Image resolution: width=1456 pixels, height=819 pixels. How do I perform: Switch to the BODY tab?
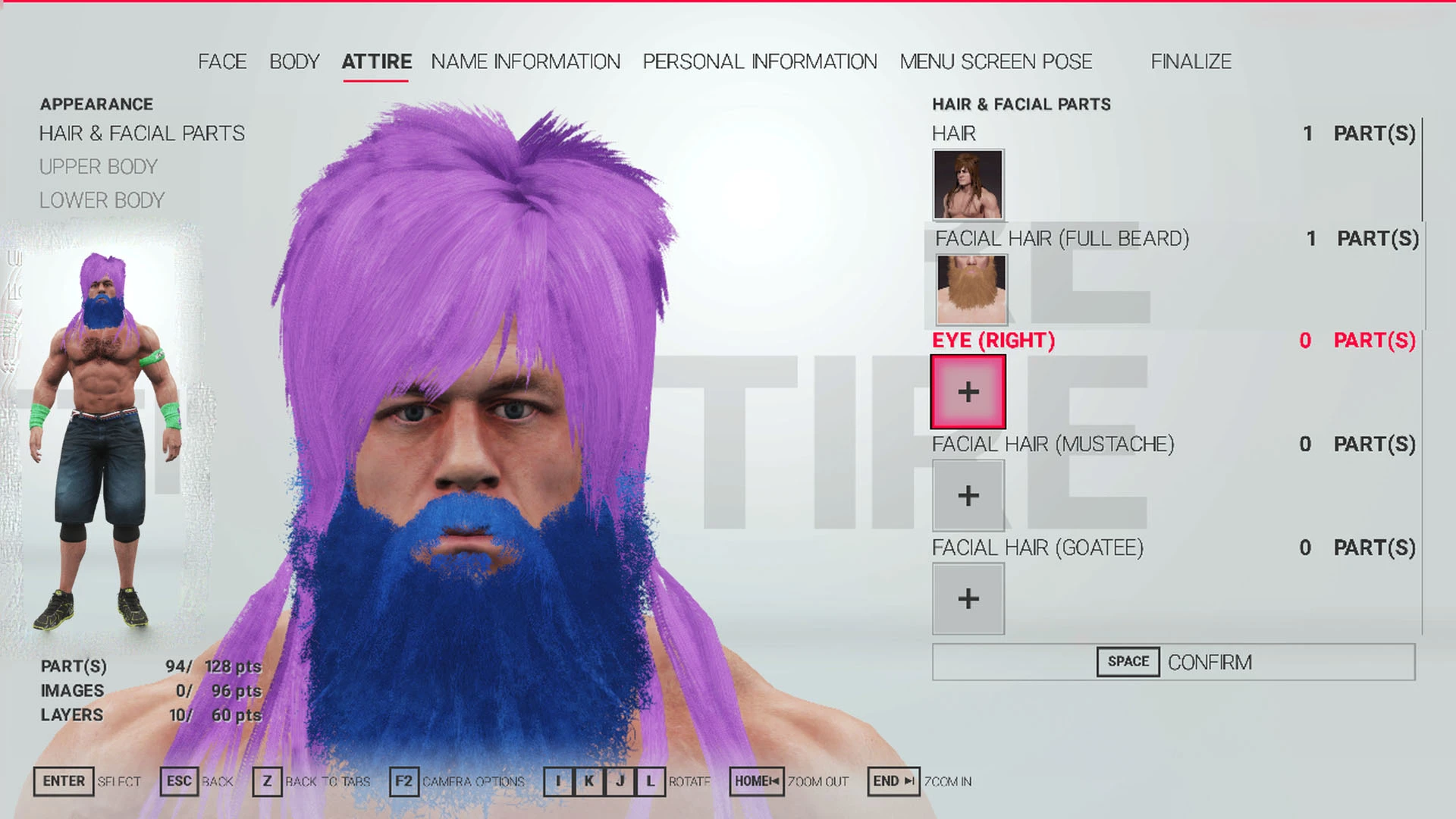tap(297, 61)
